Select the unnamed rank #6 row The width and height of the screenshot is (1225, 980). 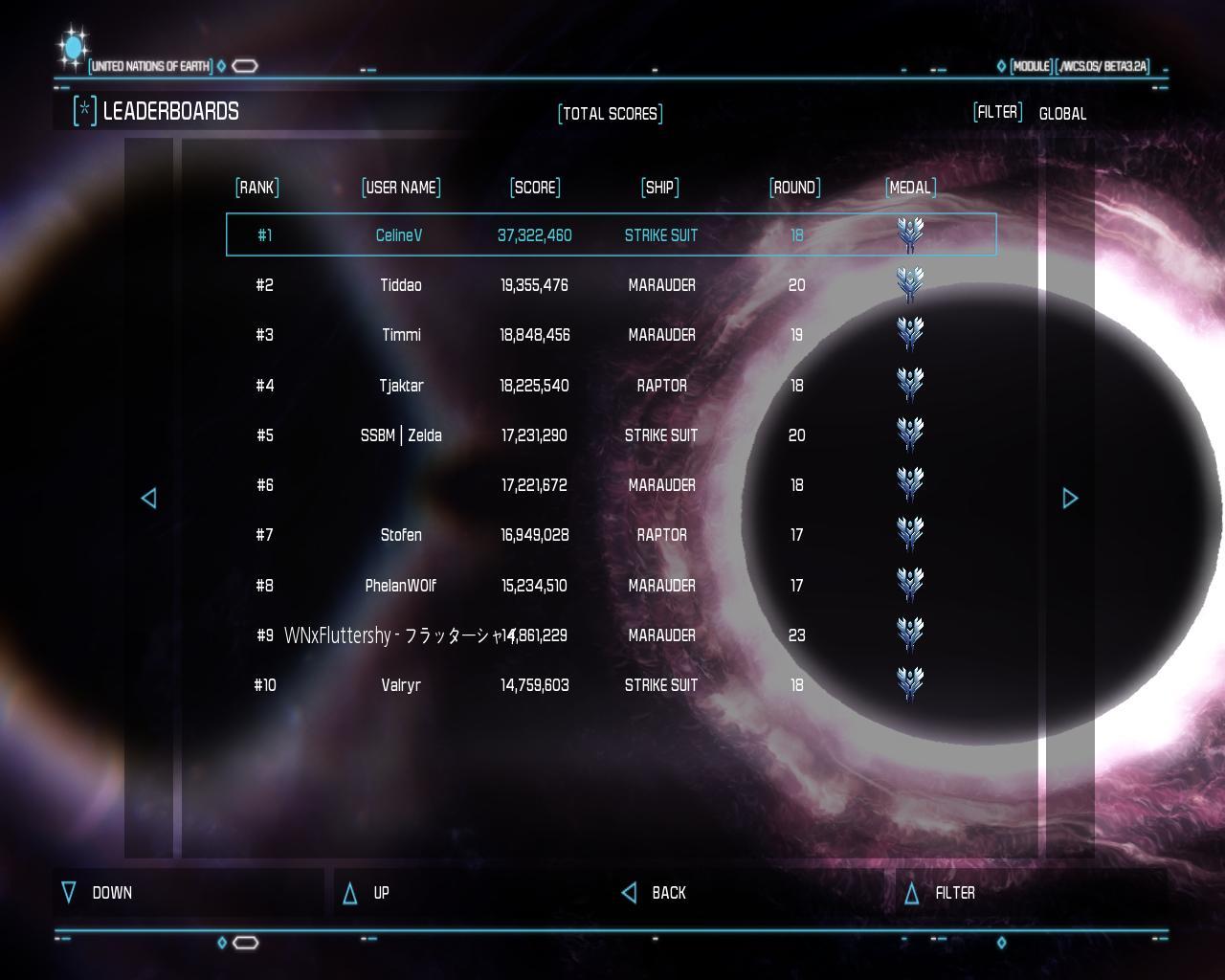tap(611, 485)
